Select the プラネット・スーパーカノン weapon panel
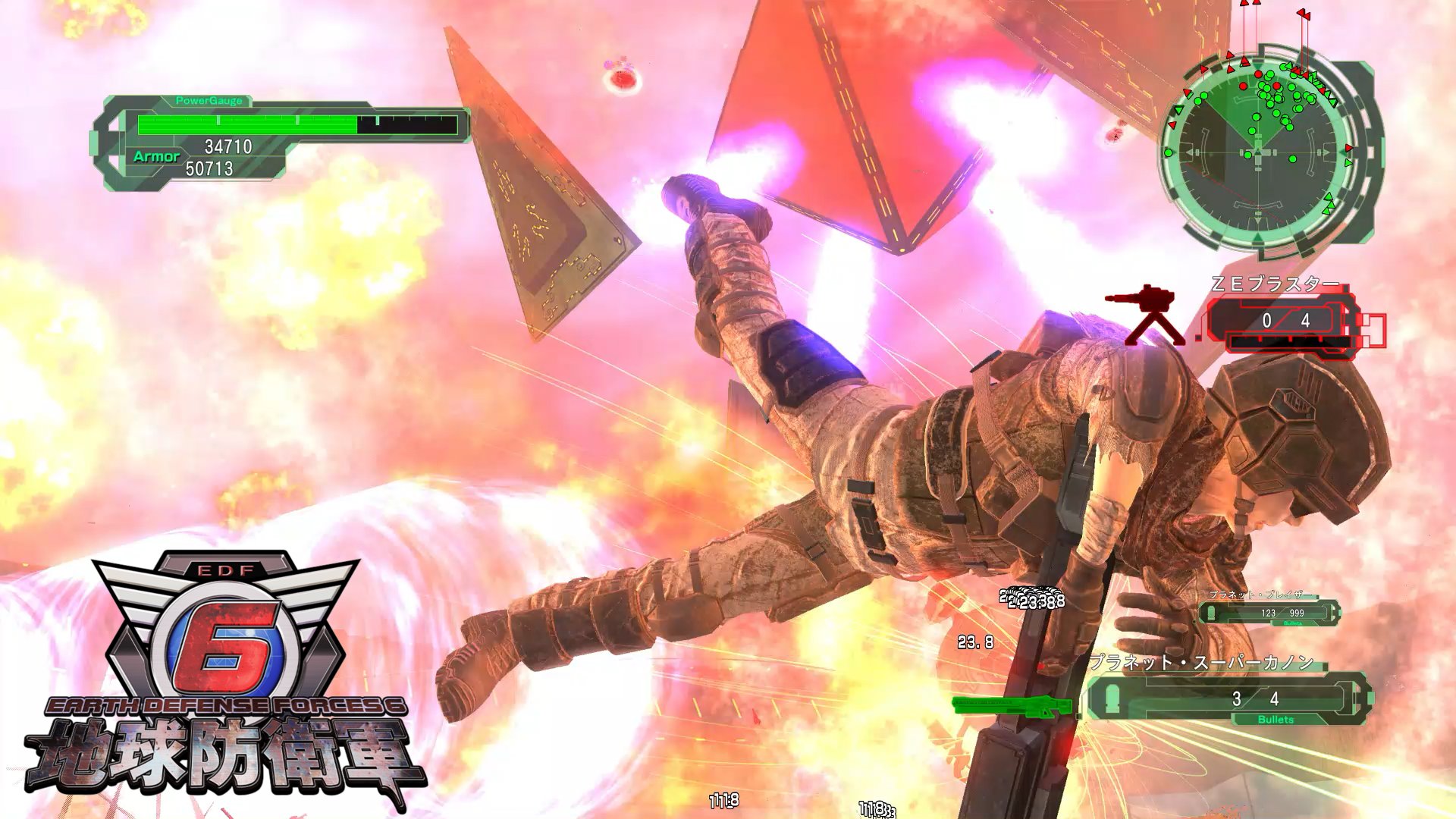This screenshot has width=1456, height=819. tap(1228, 698)
